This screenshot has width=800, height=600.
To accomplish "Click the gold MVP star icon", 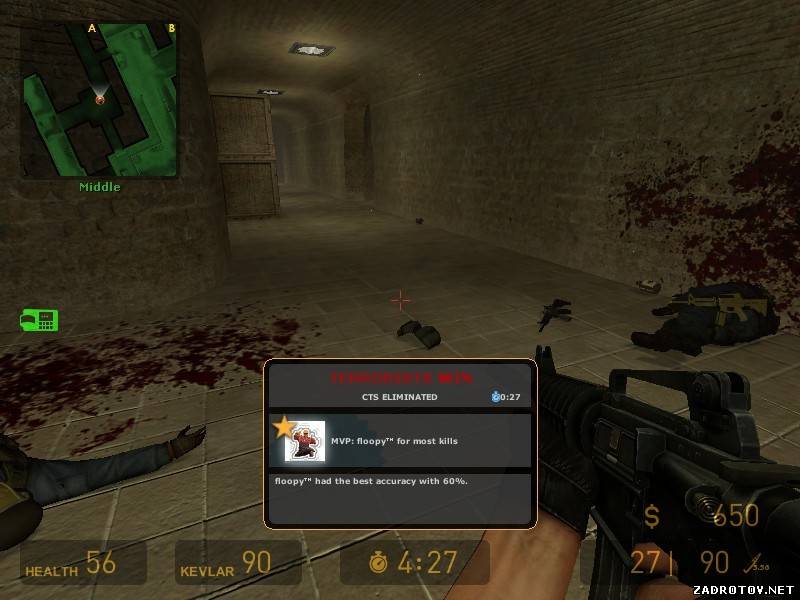I will tap(283, 428).
